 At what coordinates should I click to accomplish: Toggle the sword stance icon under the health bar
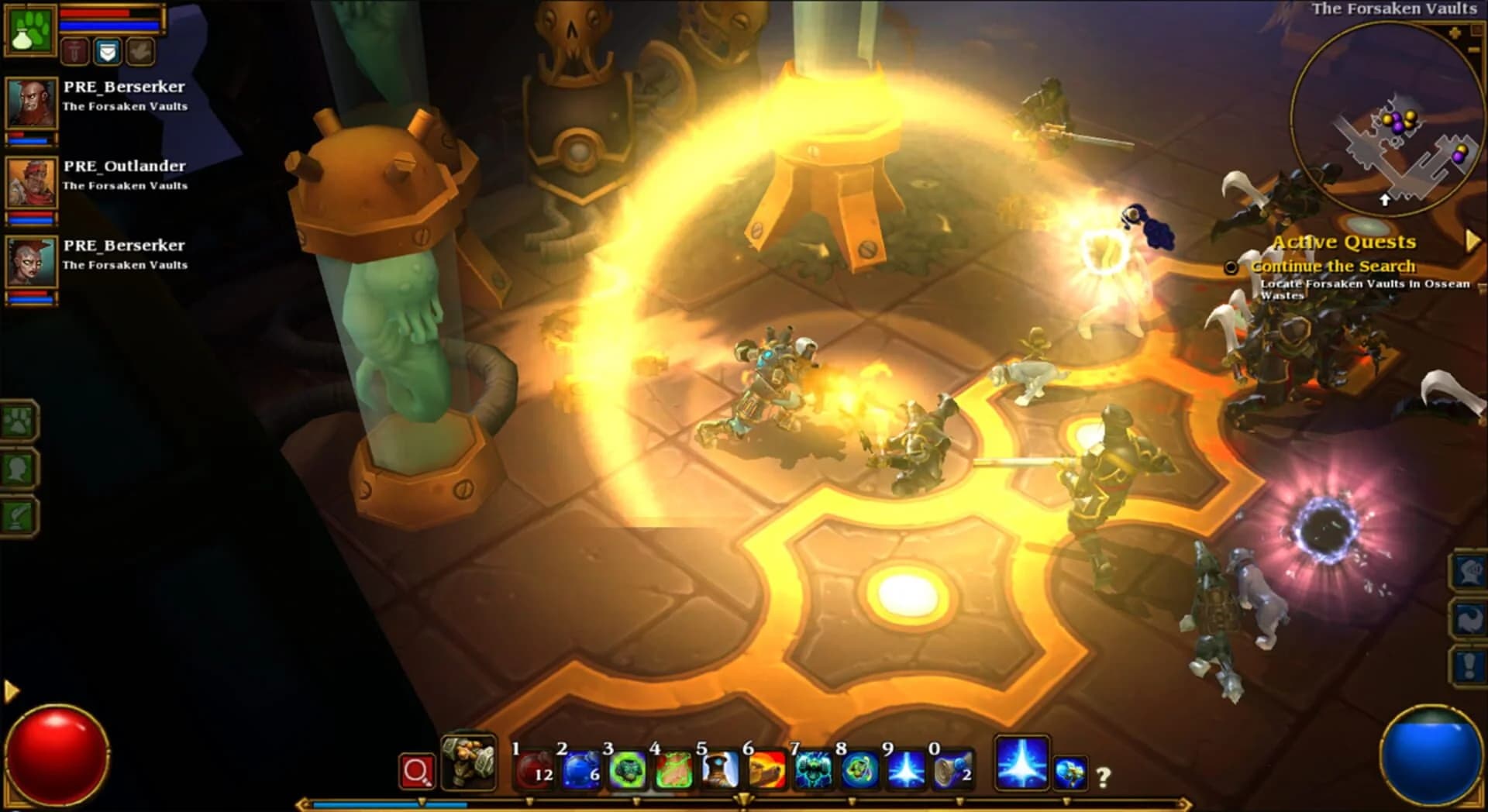[75, 51]
